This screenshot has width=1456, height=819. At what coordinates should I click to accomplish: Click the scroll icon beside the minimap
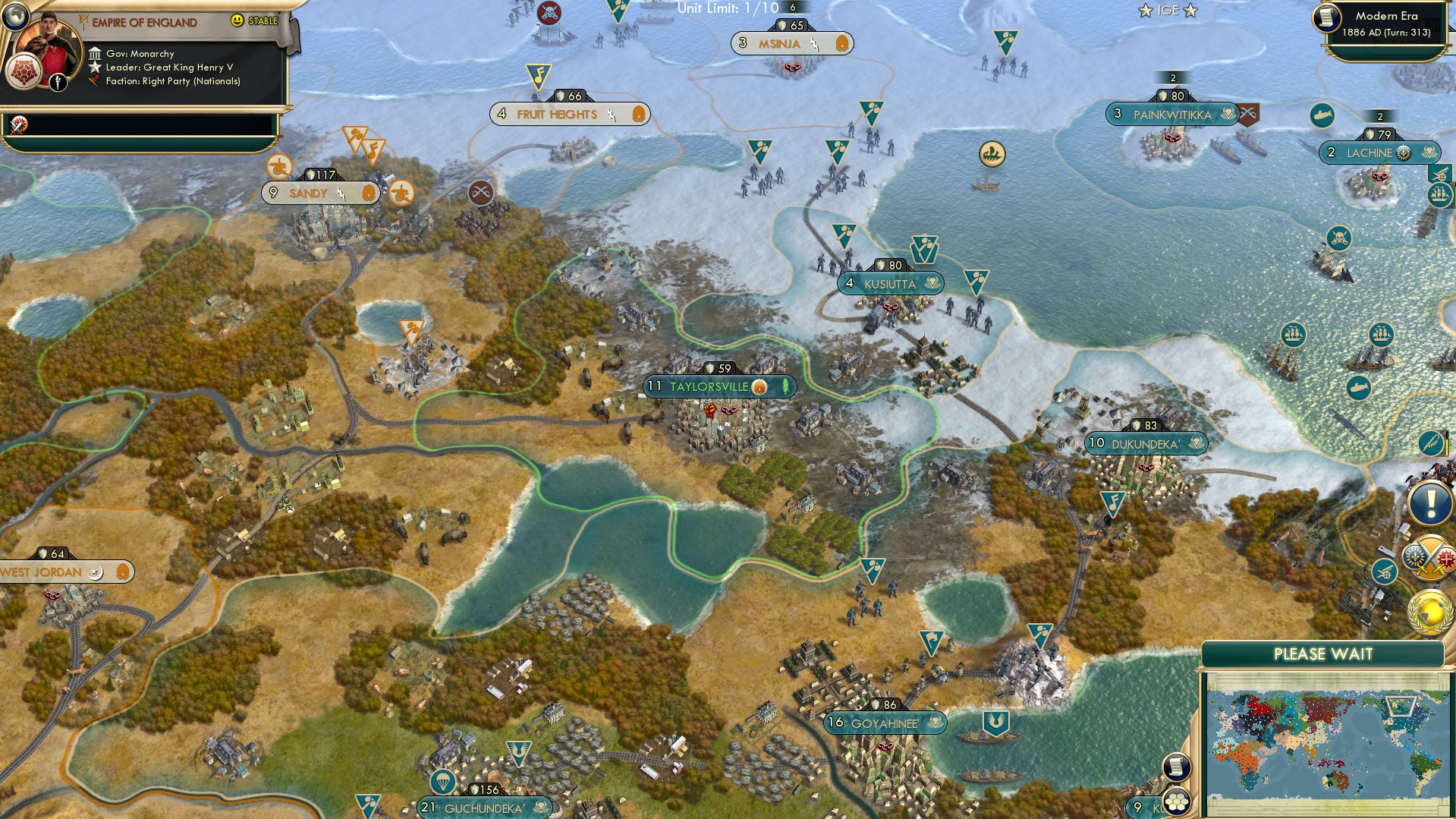(1175, 767)
